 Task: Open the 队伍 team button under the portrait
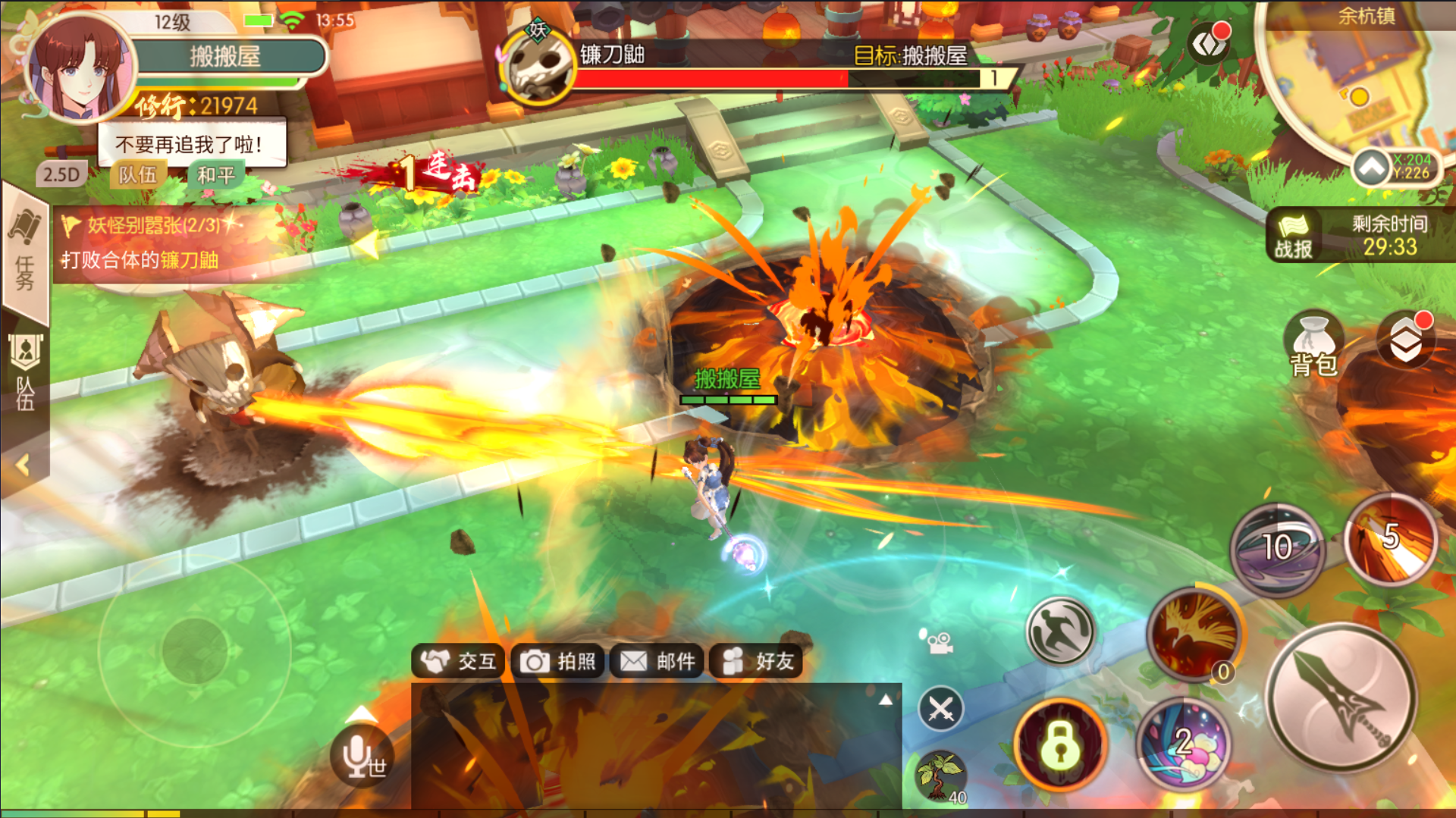point(138,175)
